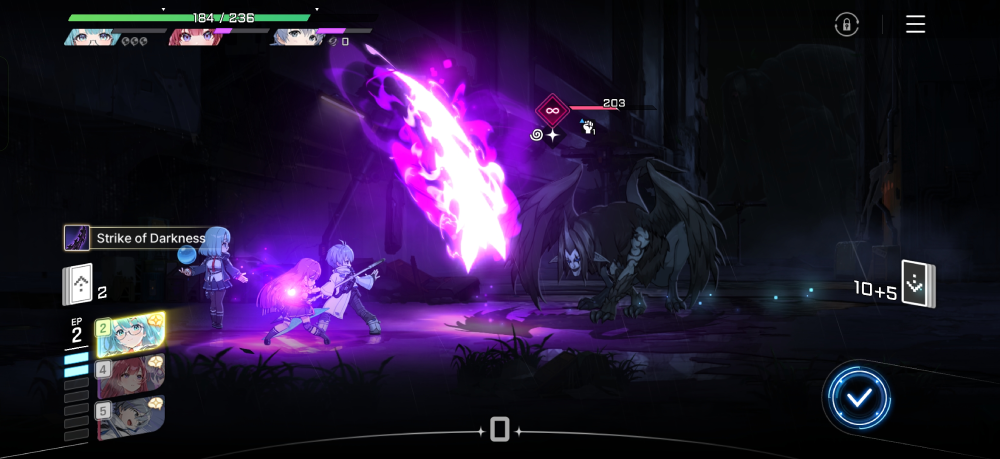The width and height of the screenshot is (1000, 459).
Task: Inspect the enemy's spiral status icon
Action: [537, 134]
